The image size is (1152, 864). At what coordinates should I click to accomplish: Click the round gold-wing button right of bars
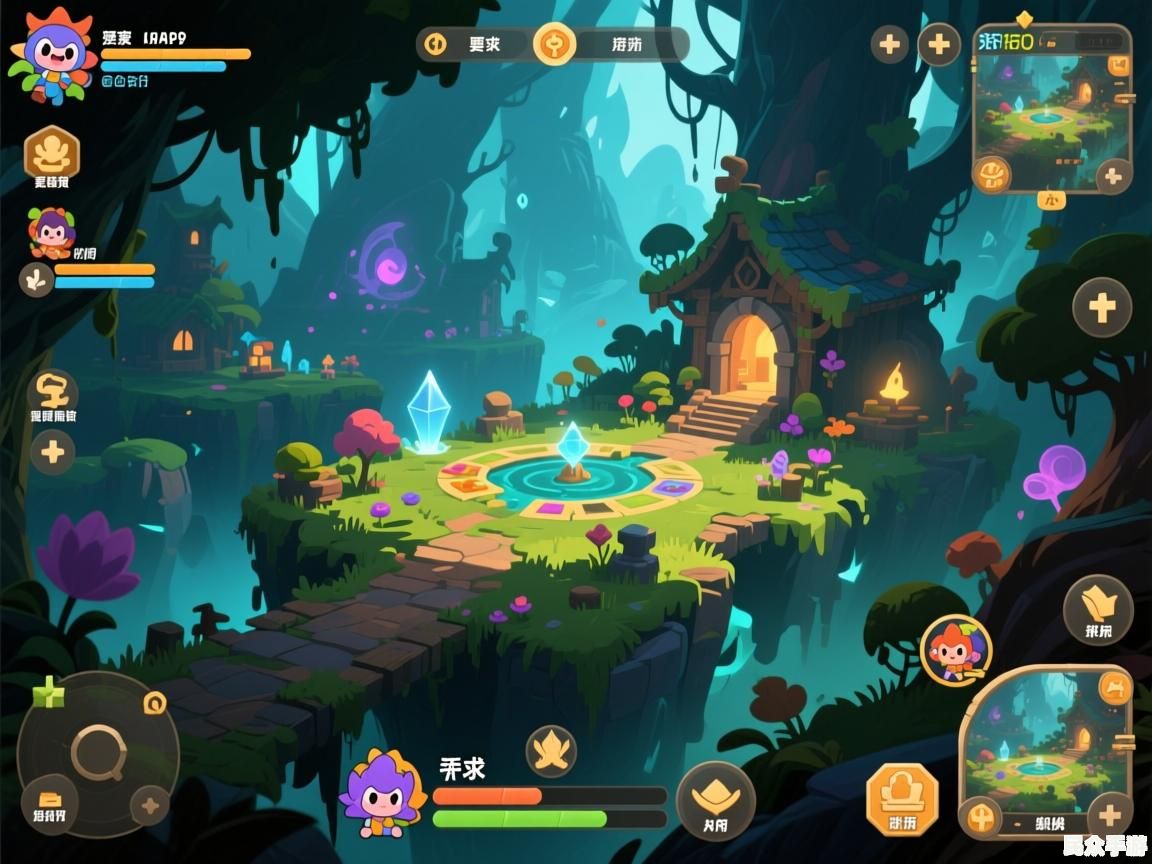715,800
